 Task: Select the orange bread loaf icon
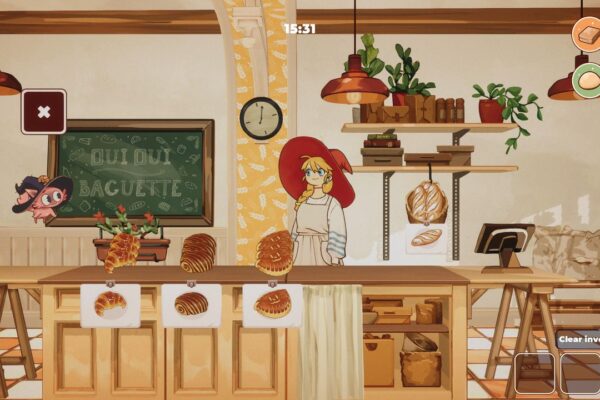tap(588, 33)
